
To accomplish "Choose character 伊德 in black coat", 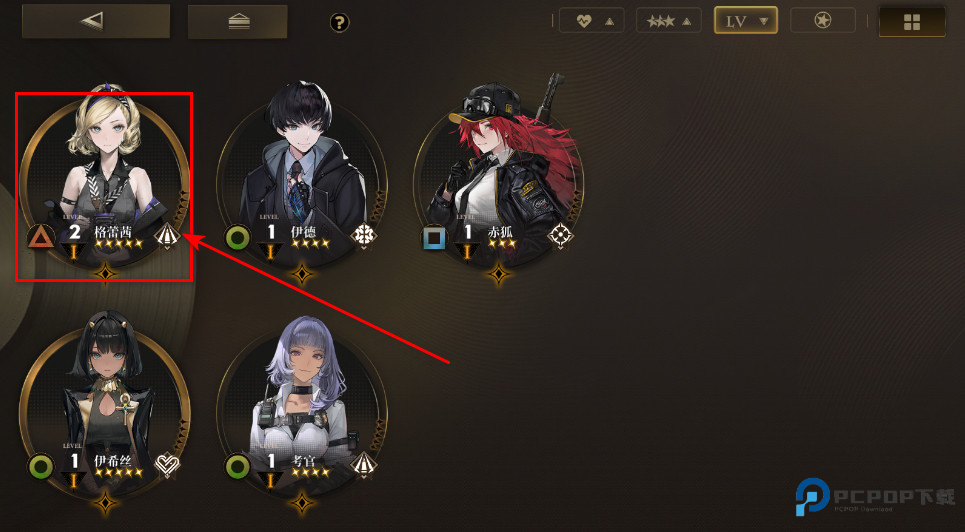I will coord(302,180).
